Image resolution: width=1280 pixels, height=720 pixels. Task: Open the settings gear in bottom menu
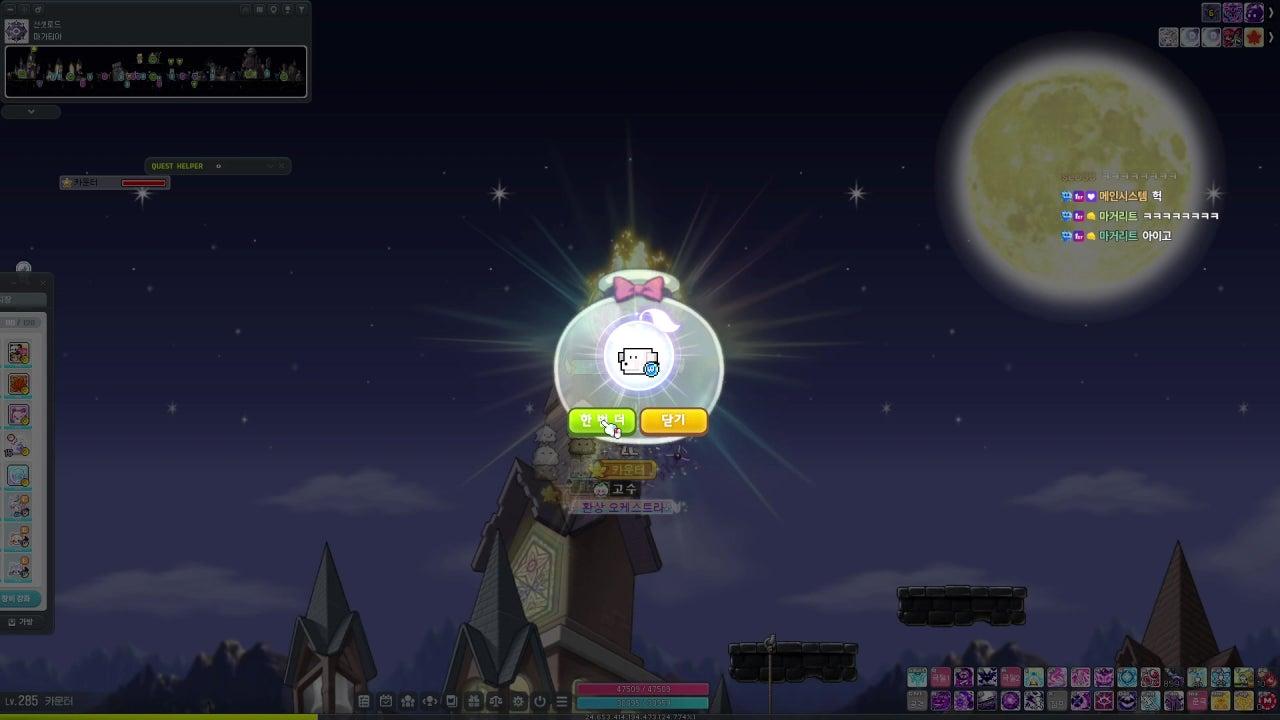[519, 702]
